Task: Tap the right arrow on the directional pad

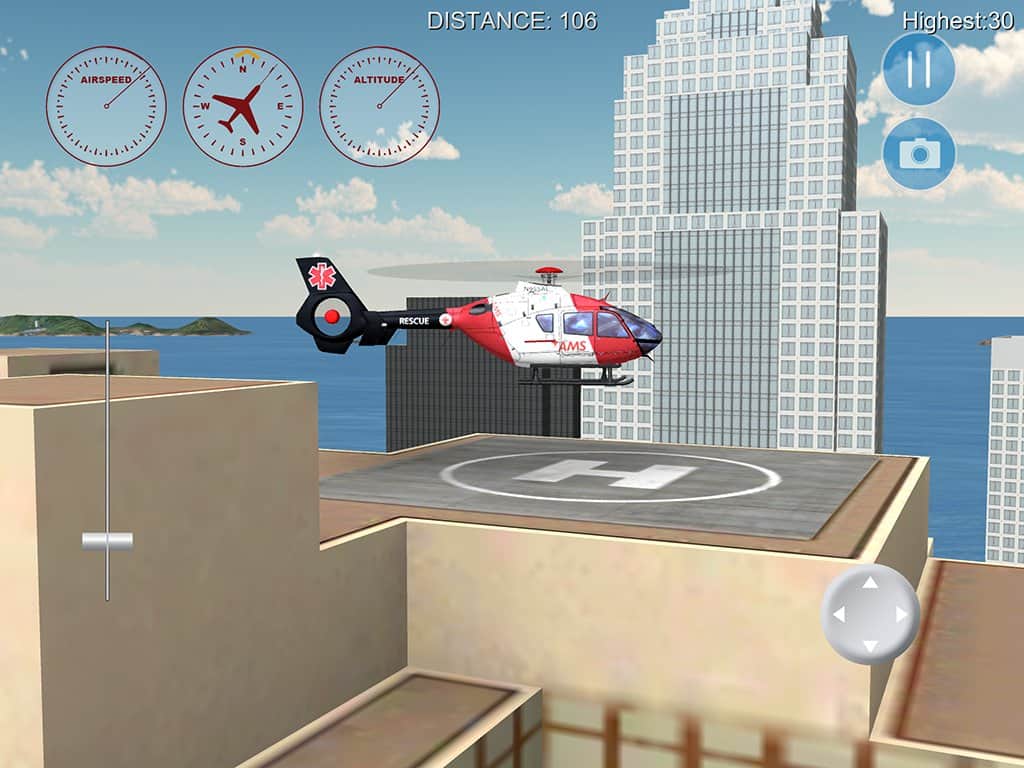Action: click(x=901, y=614)
